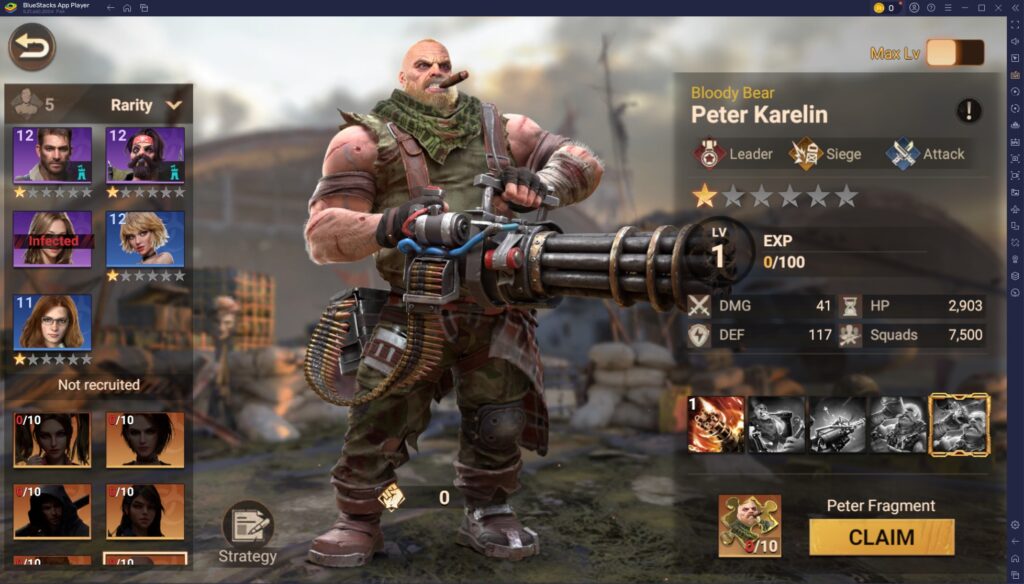Choose the blonde woman hero portrait
This screenshot has width=1024, height=584.
point(145,238)
